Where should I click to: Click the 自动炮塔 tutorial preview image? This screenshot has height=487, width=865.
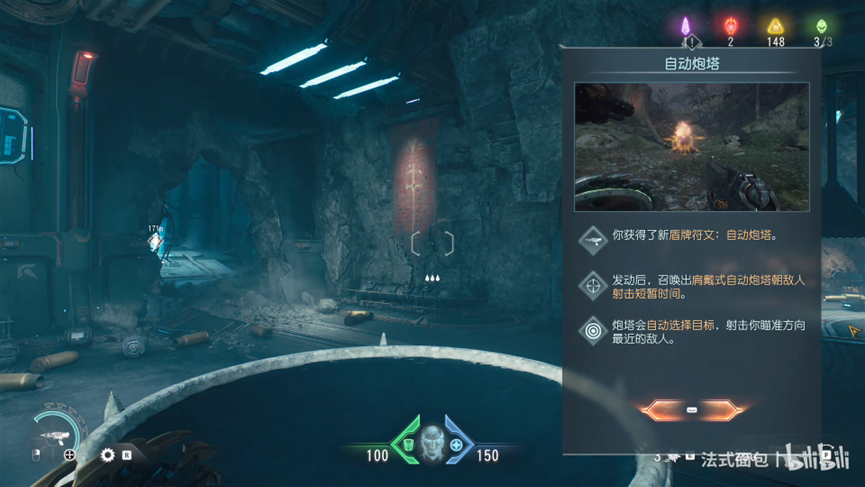click(x=691, y=147)
